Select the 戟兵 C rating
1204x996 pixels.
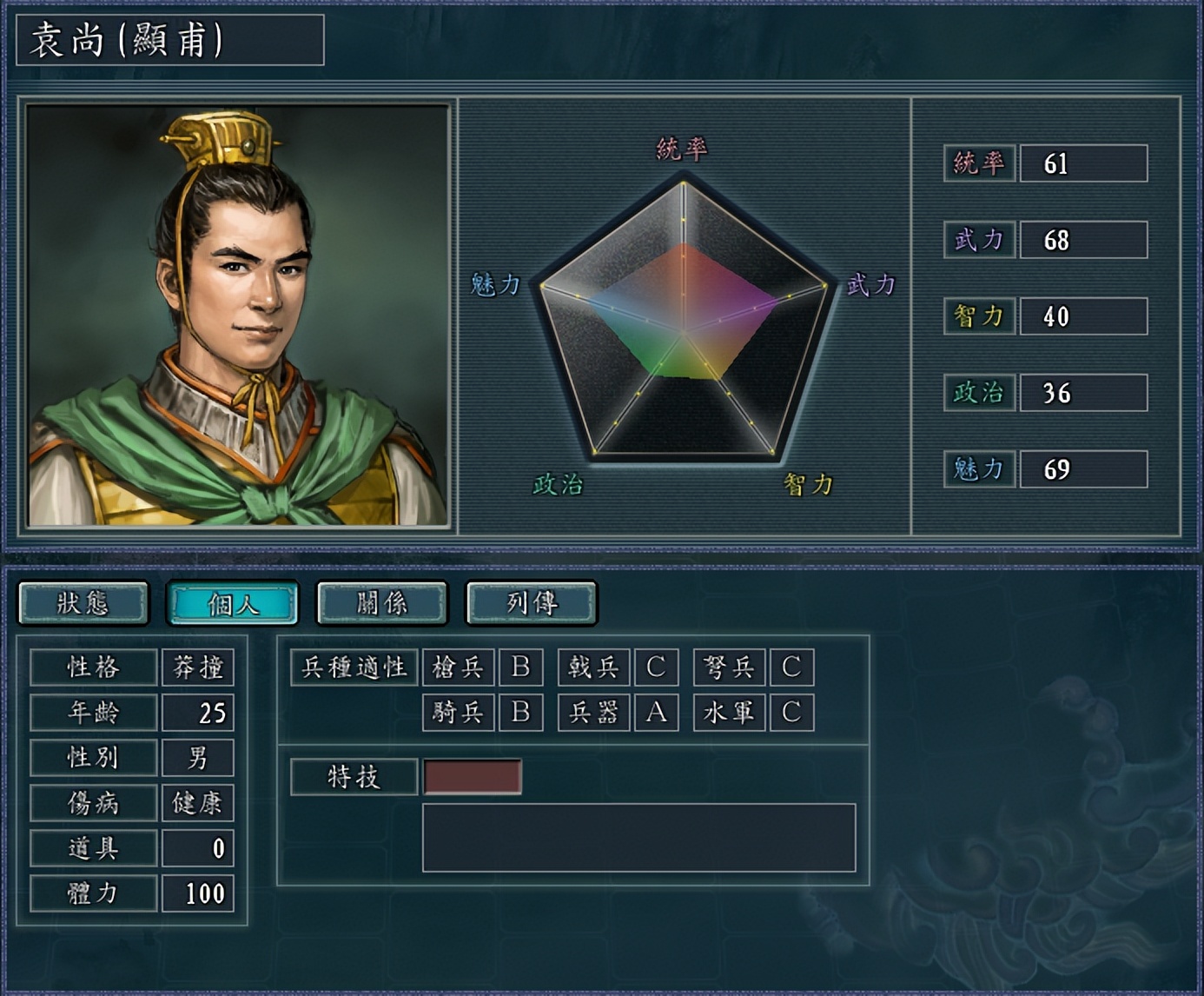click(656, 667)
